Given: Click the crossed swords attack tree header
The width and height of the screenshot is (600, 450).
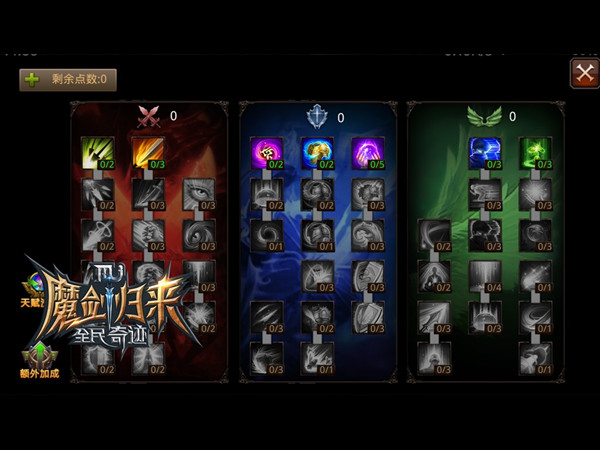Looking at the screenshot, I should pyautogui.click(x=149, y=117).
